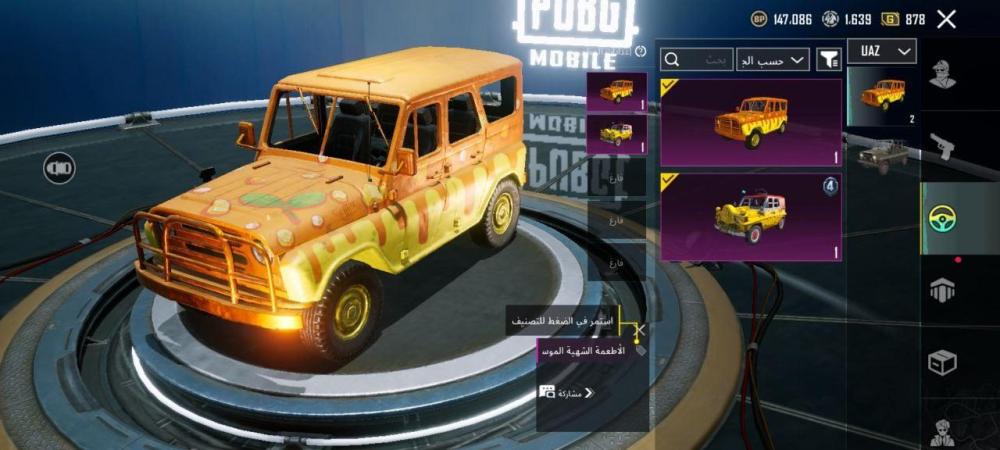Switch to the crate box tab

tap(942, 362)
